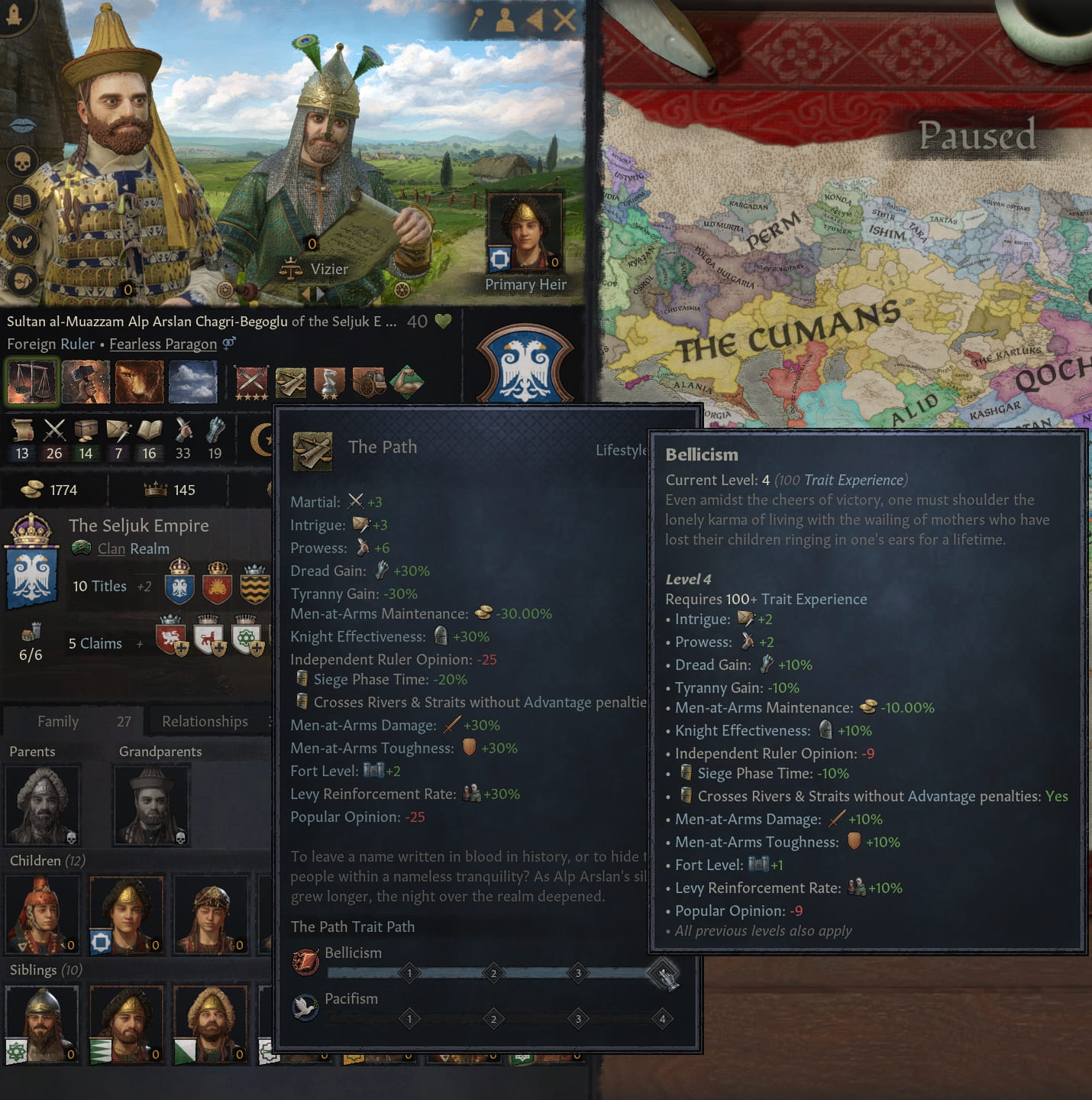Click the Clan government link

(111, 548)
